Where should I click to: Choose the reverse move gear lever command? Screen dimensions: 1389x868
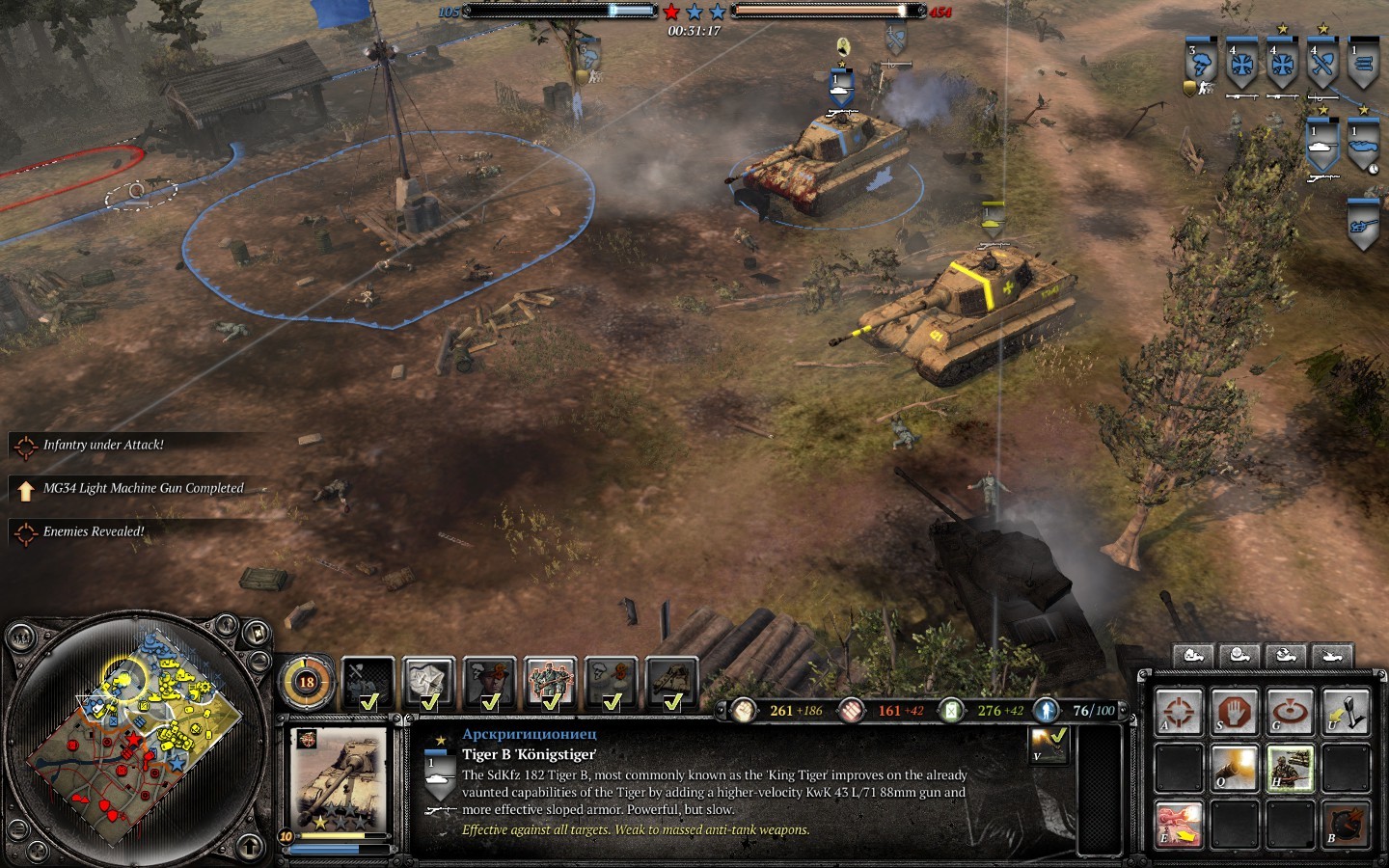(1347, 713)
